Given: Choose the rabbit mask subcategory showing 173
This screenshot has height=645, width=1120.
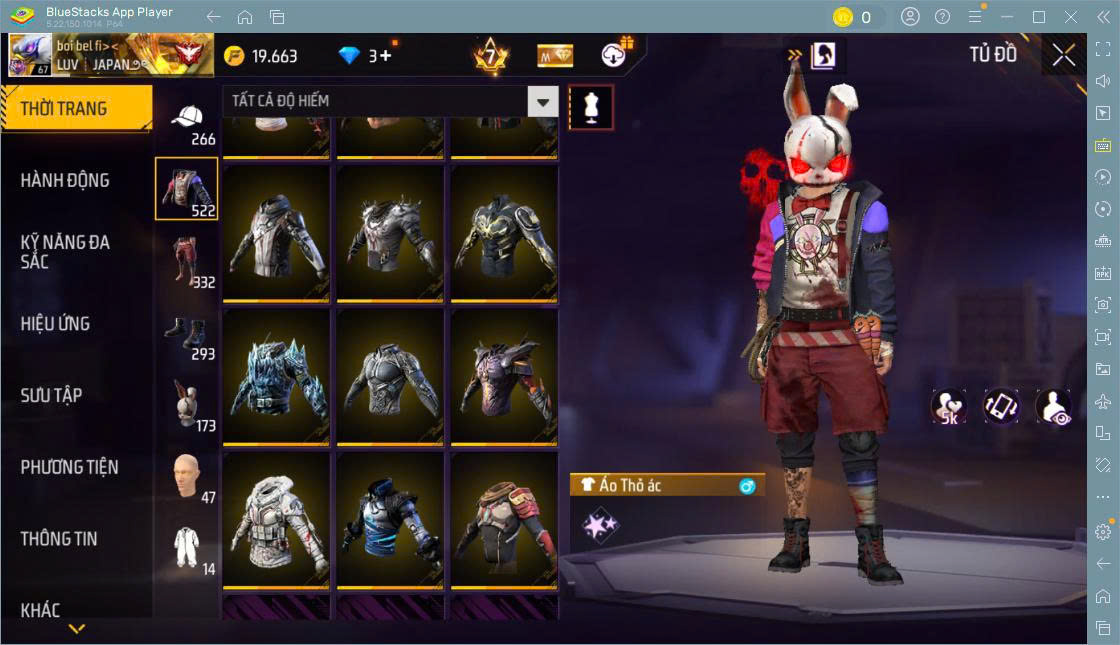Looking at the screenshot, I should (x=187, y=406).
